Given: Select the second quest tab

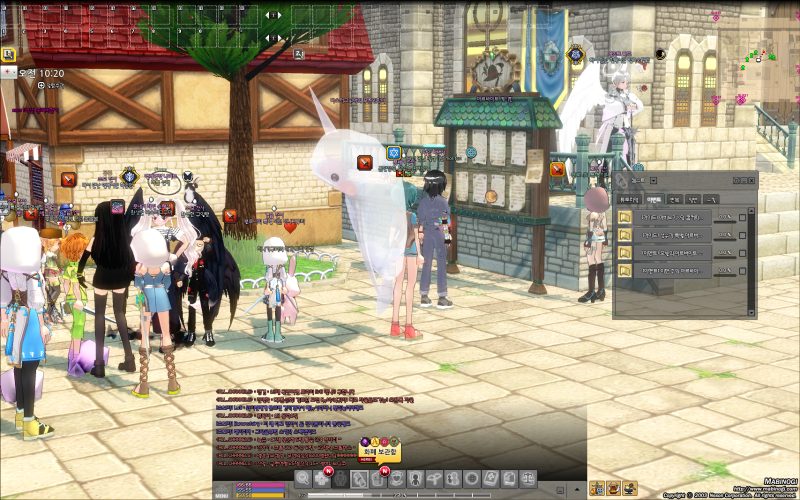Looking at the screenshot, I should [x=653, y=199].
